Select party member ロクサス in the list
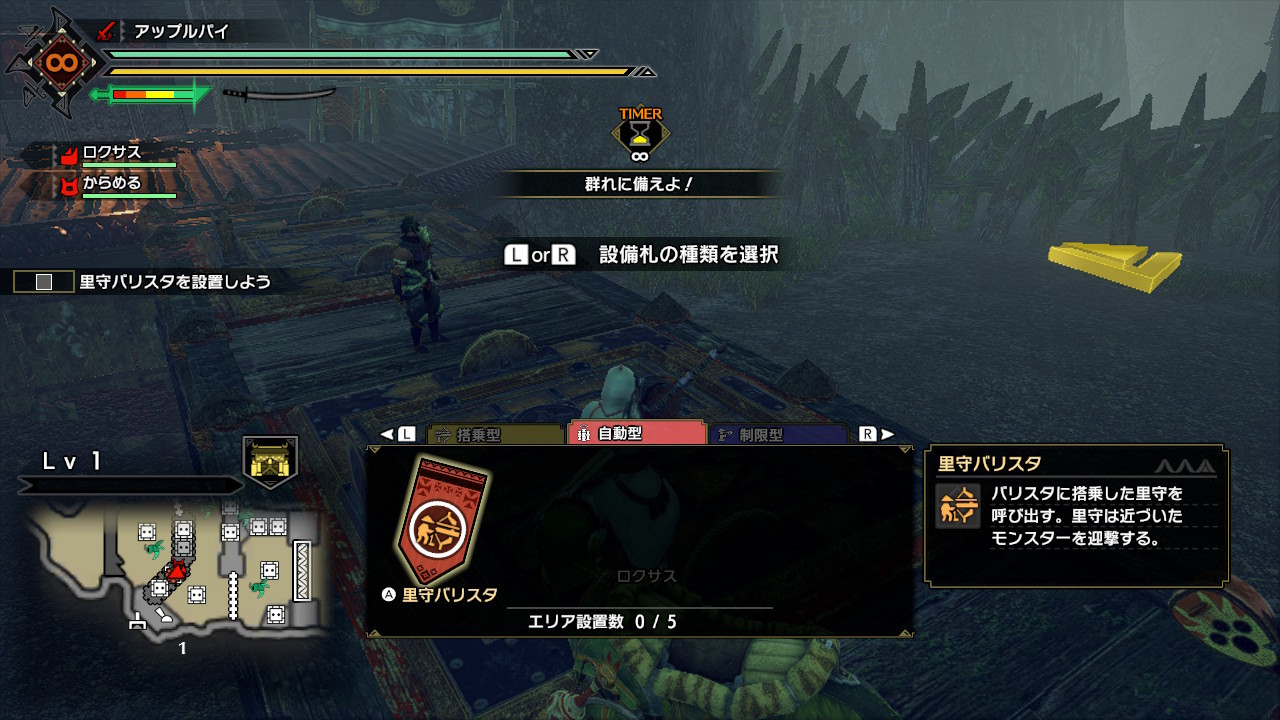 click(x=112, y=153)
